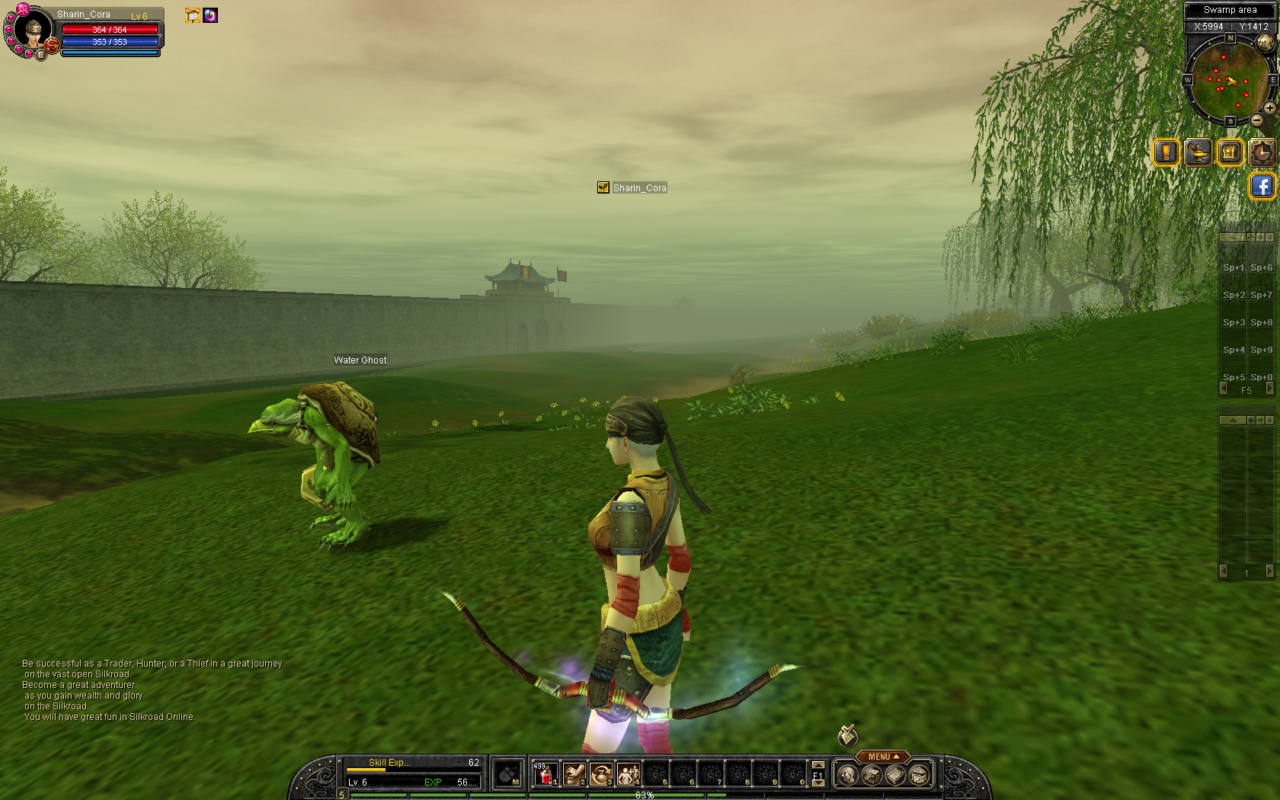Screen dimensions: 1280x800
Task: Click the circular minimap
Action: (1228, 81)
